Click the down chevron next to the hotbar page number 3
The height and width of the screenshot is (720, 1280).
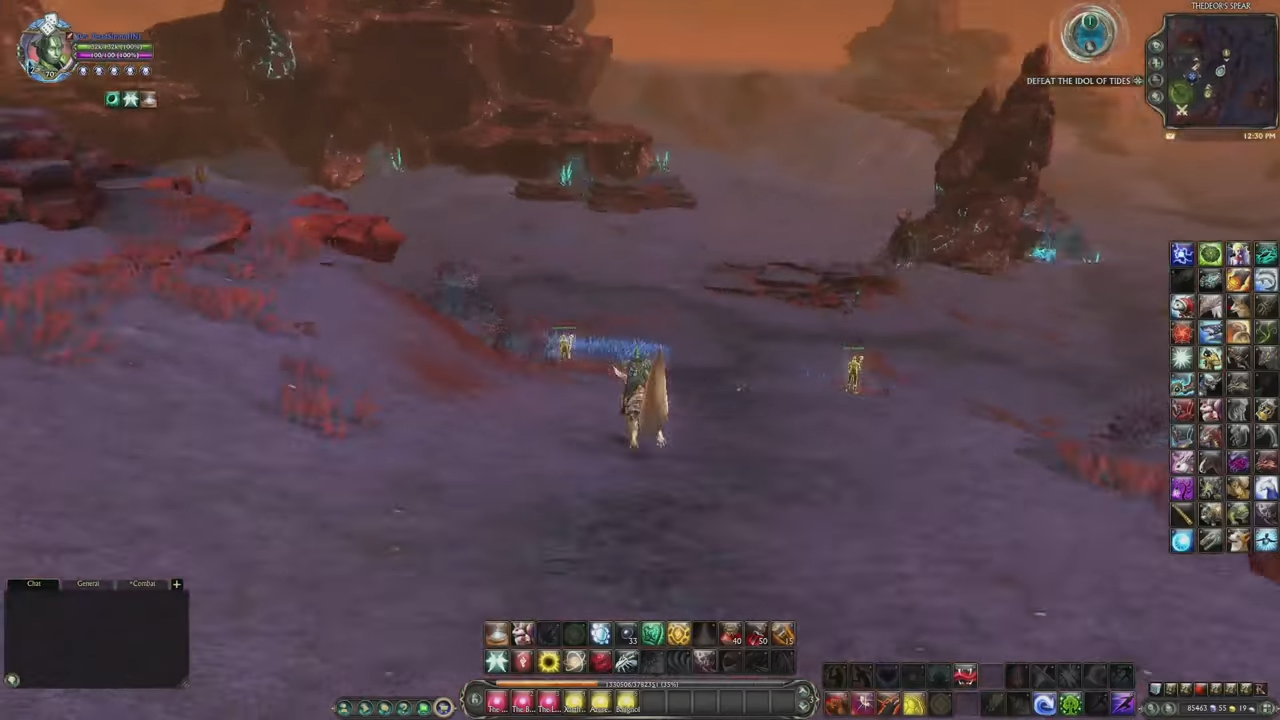802,707
